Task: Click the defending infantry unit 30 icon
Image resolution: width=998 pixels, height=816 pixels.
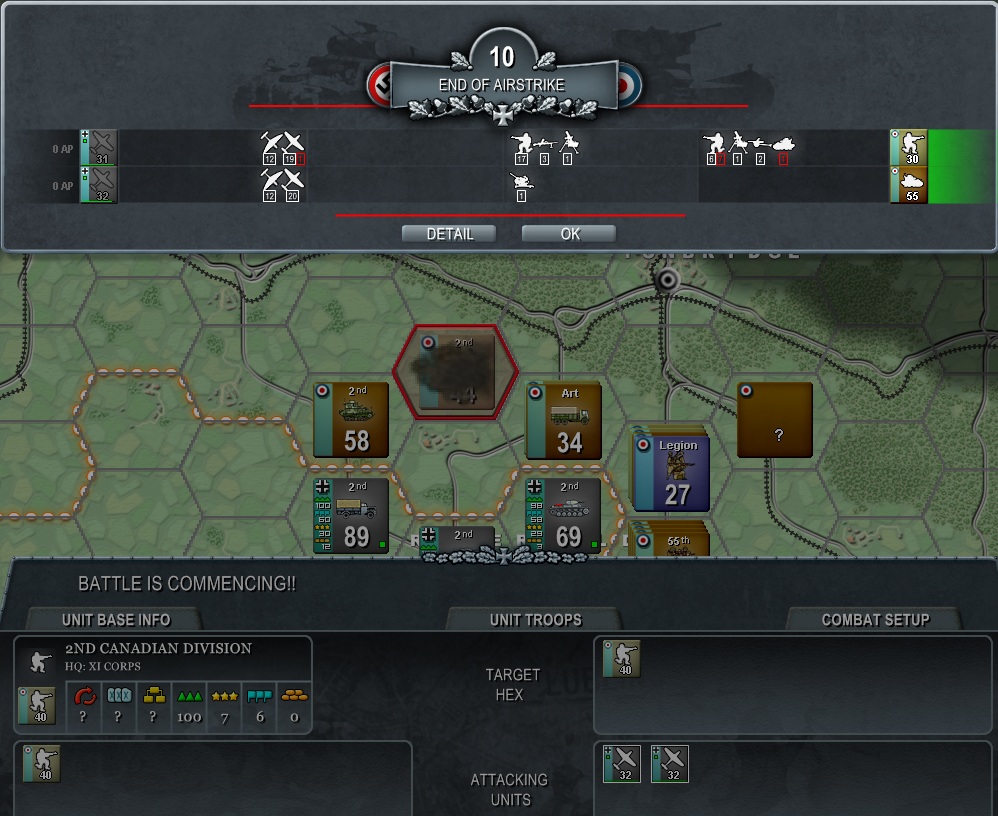Action: coord(909,148)
